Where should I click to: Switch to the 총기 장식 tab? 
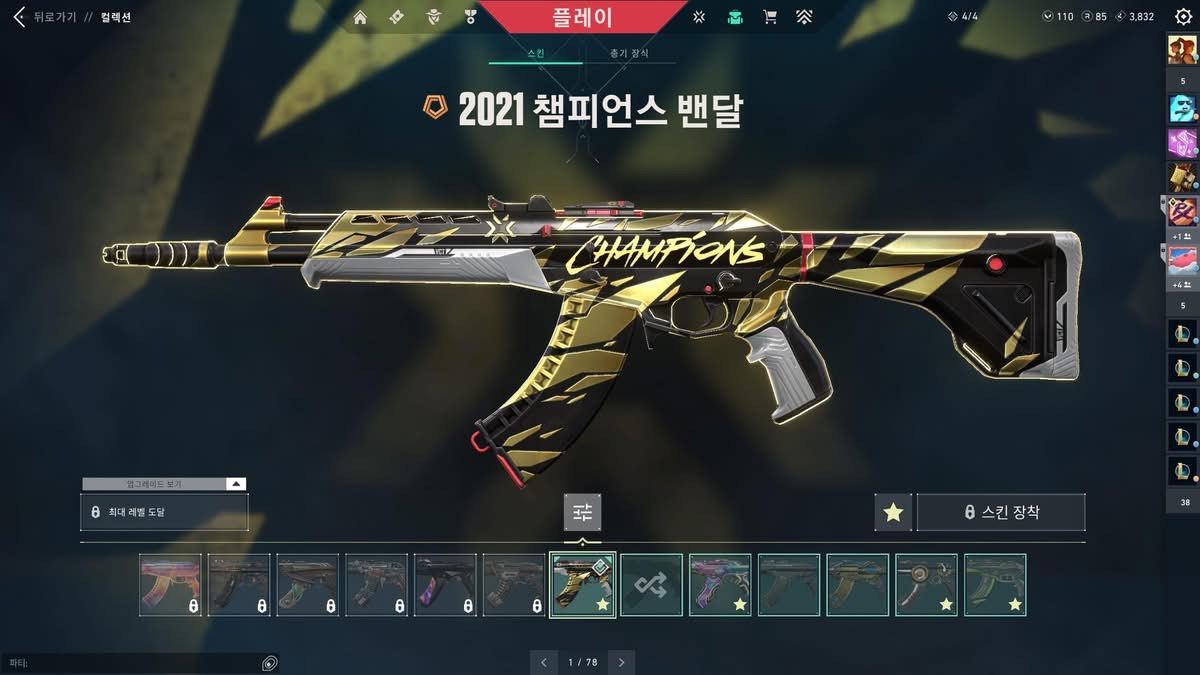(x=629, y=53)
